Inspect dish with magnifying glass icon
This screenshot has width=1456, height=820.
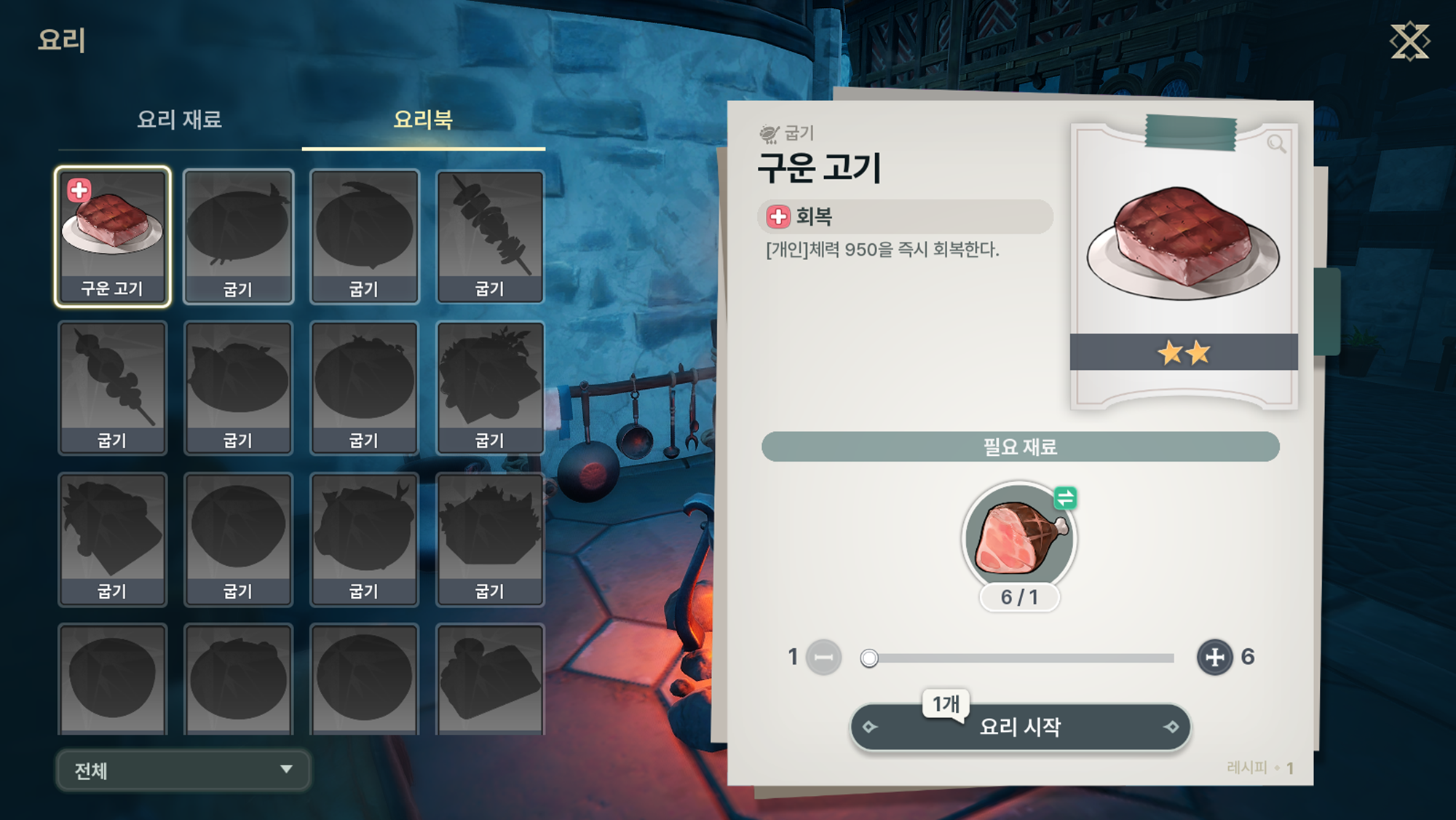[x=1275, y=143]
